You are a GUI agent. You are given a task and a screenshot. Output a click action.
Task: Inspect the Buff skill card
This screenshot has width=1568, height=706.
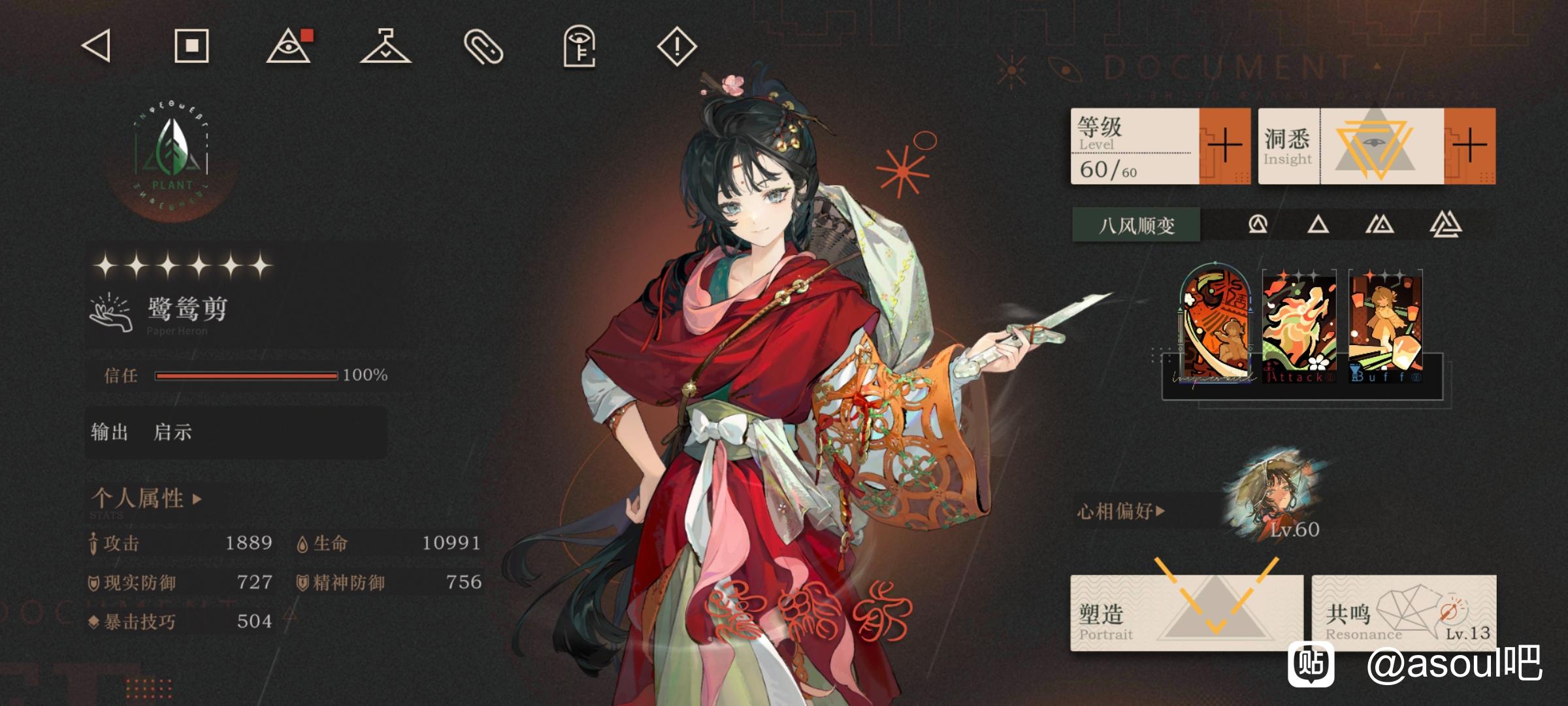click(1386, 326)
